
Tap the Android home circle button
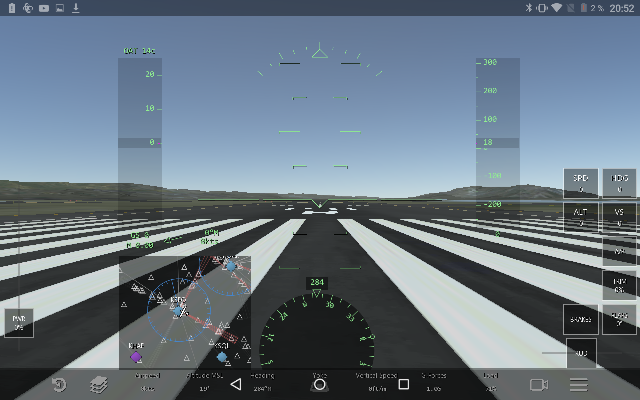320,384
